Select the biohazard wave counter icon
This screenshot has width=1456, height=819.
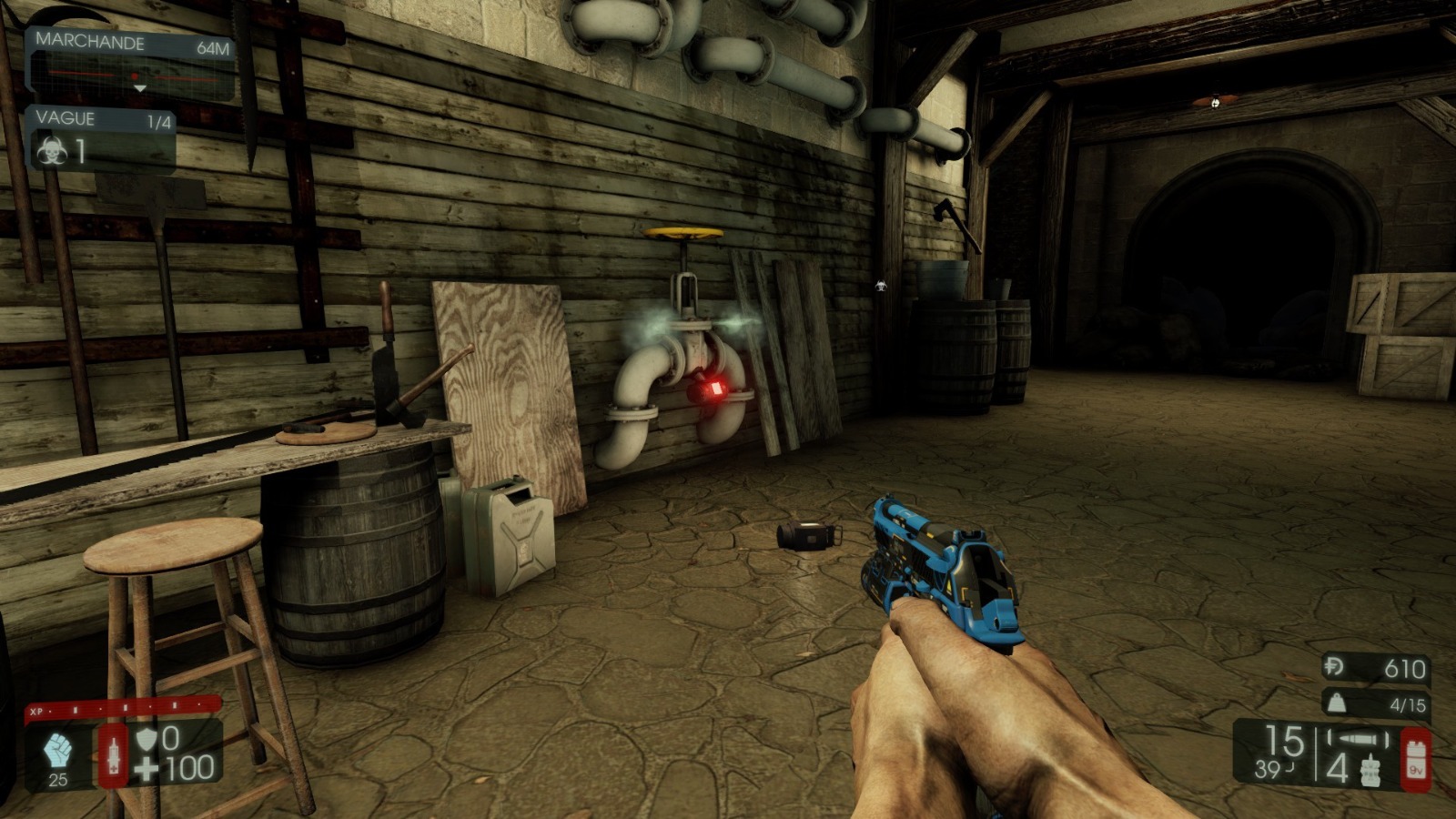(x=53, y=151)
